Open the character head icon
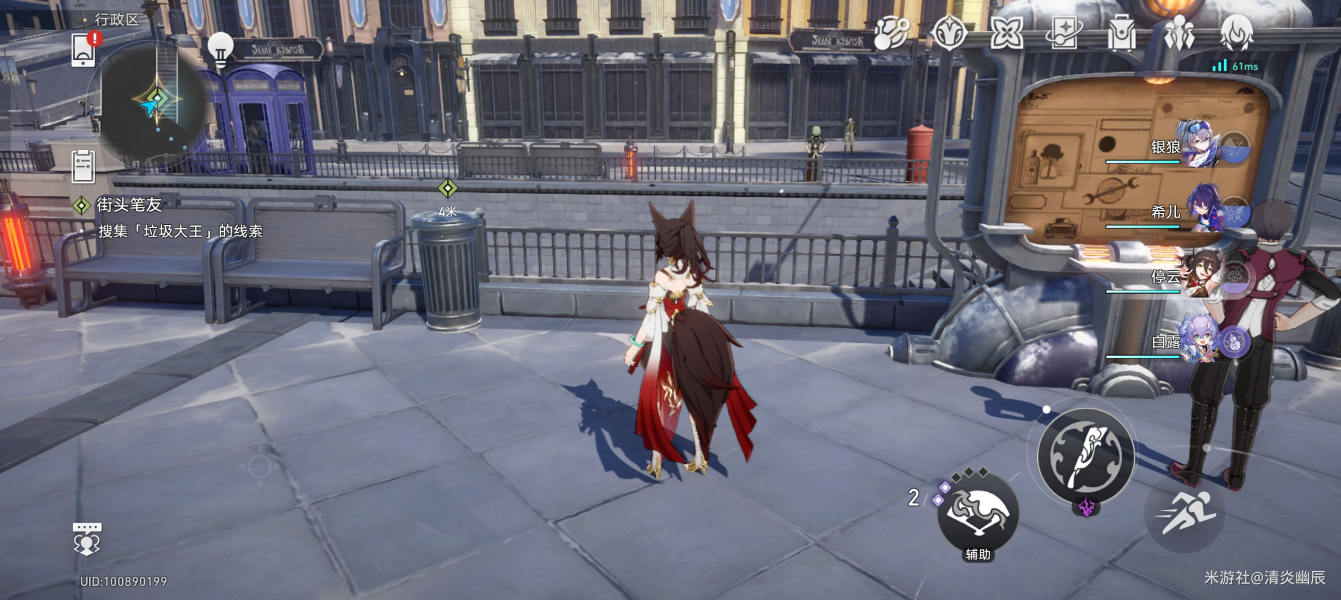The width and height of the screenshot is (1341, 600). 1237,34
